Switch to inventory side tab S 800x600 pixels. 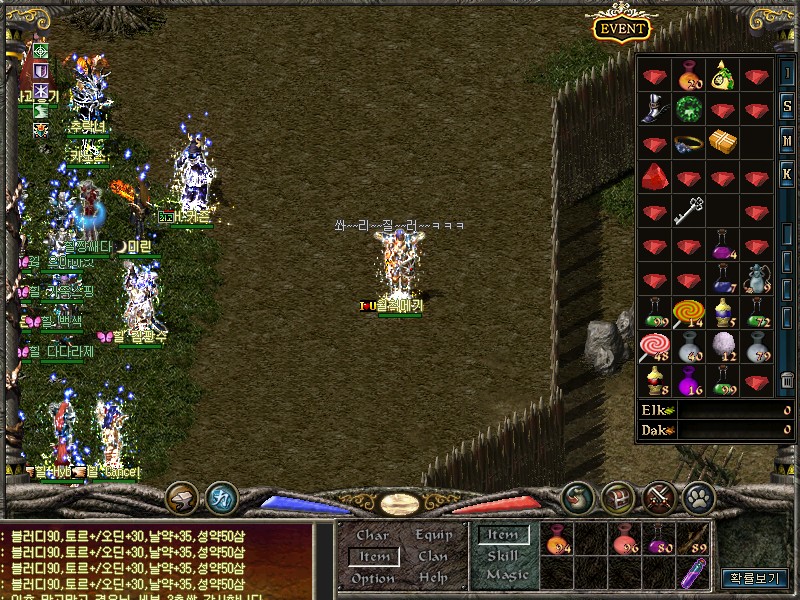pos(787,106)
